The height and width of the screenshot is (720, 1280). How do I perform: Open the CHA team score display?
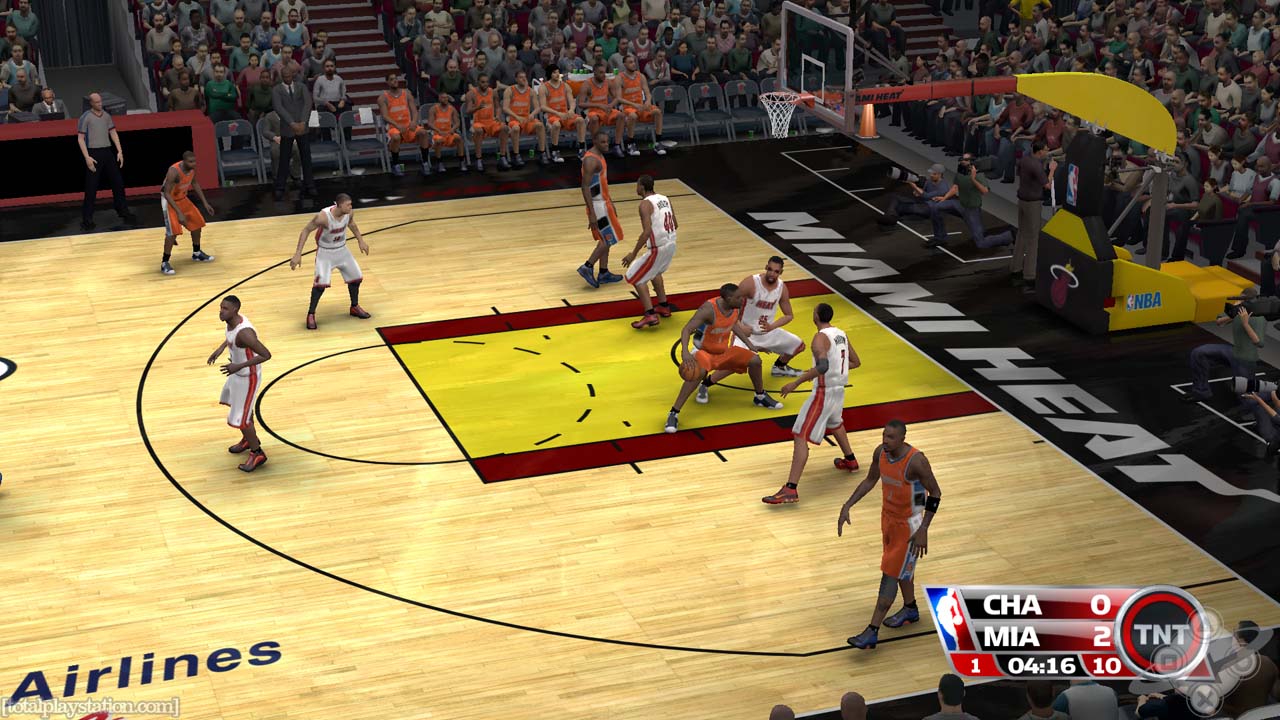pos(1099,606)
